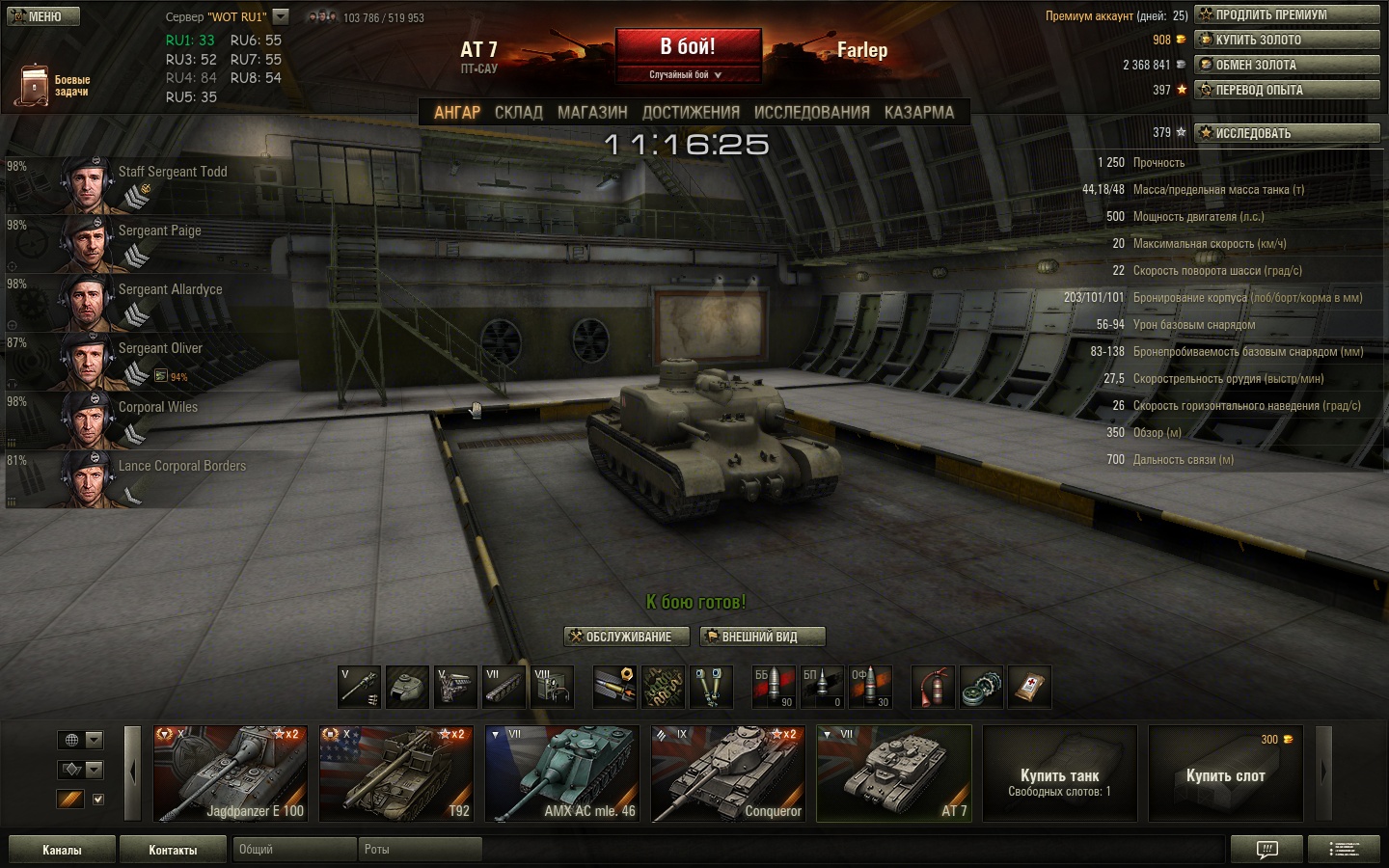Open ВНЕШНИЙ ВИД appearance settings
This screenshot has width=1389, height=868.
click(x=762, y=637)
